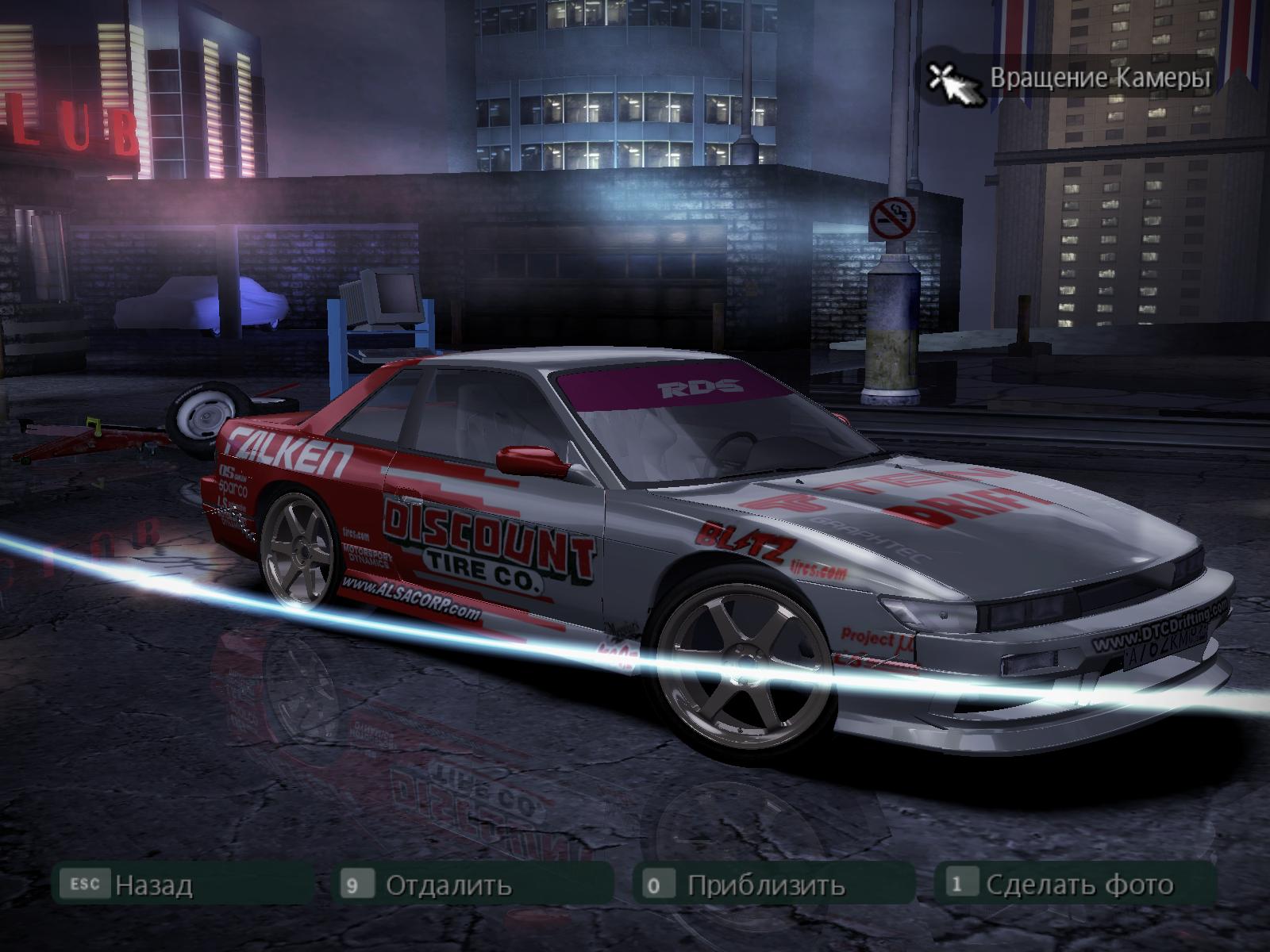Choose Отдалить to zoom the camera out
Image resolution: width=1270 pixels, height=952 pixels.
pos(448,885)
